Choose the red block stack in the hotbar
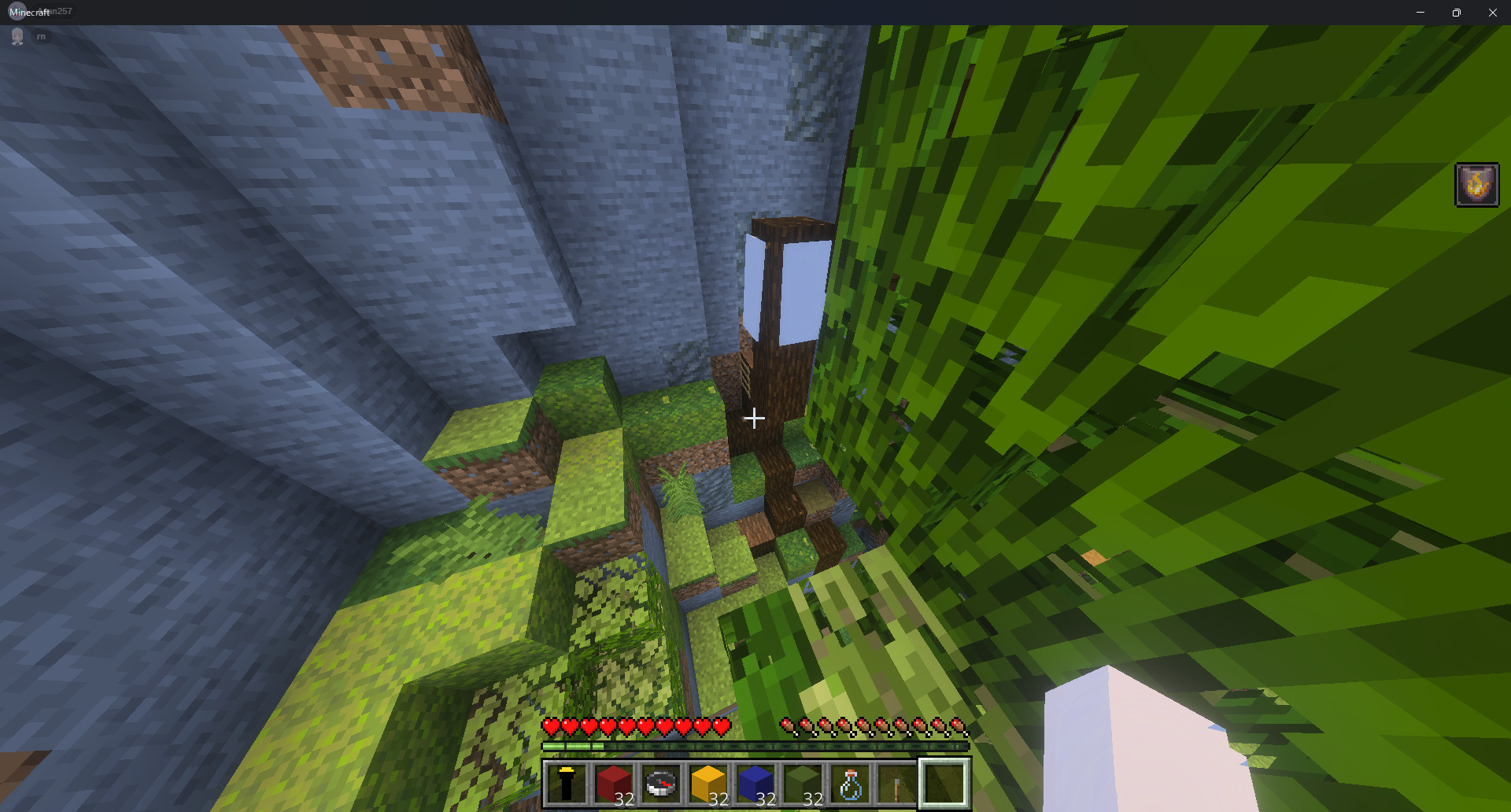1511x812 pixels. click(614, 784)
